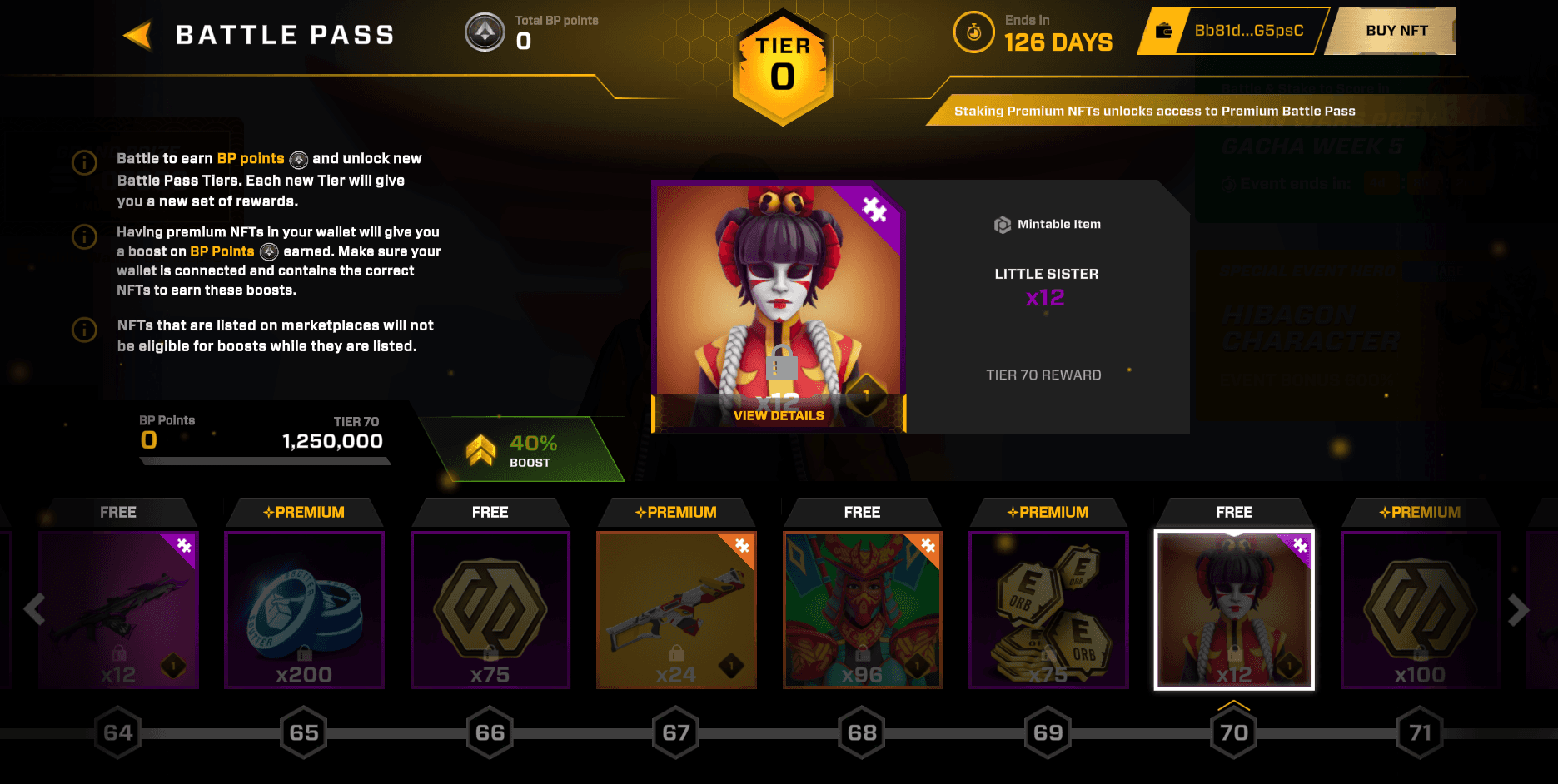Select the tier 70 Little Sister tile
This screenshot has width=1558, height=784.
click(1234, 610)
